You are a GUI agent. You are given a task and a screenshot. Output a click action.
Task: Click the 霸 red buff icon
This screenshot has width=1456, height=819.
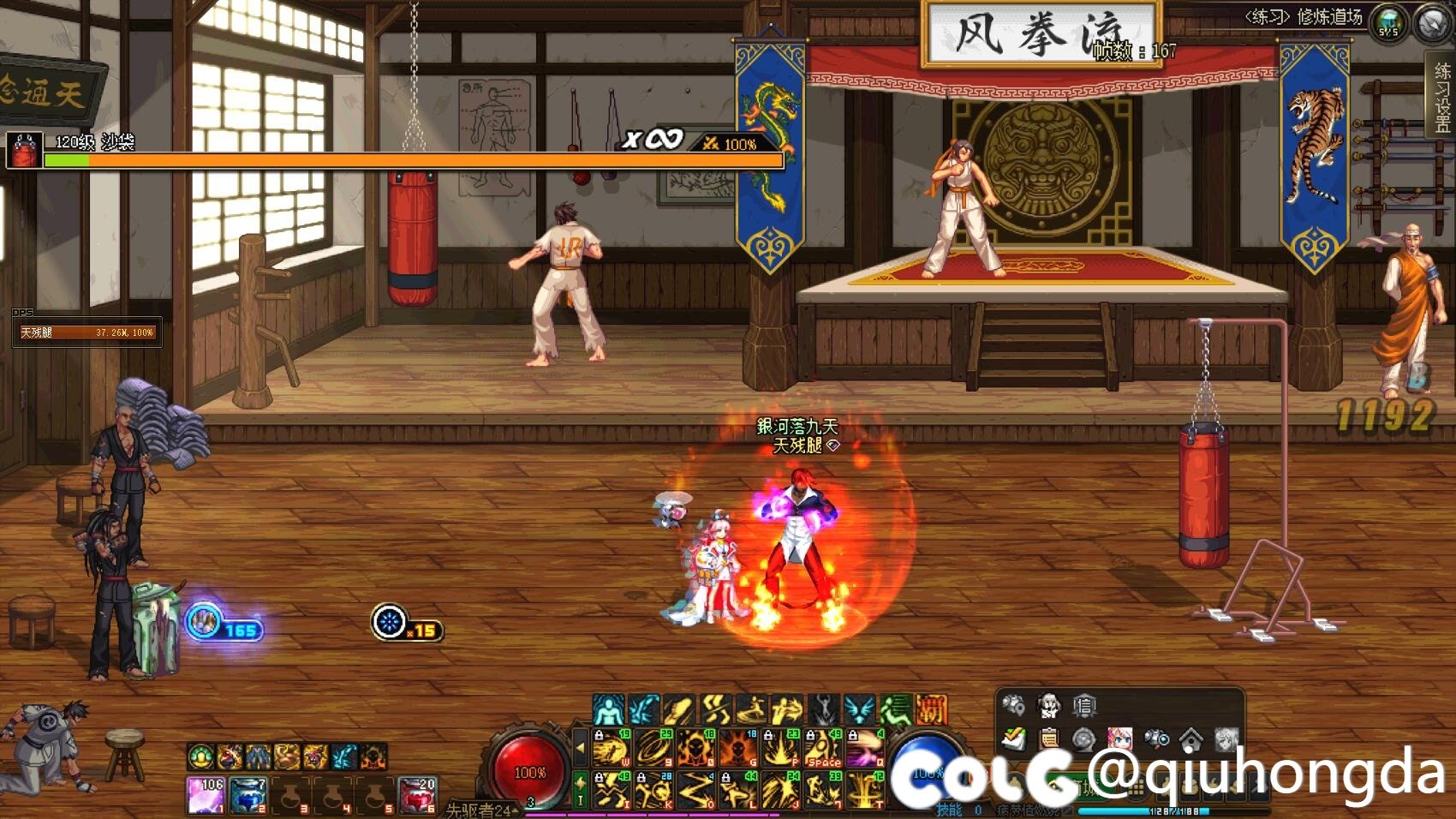[x=931, y=709]
